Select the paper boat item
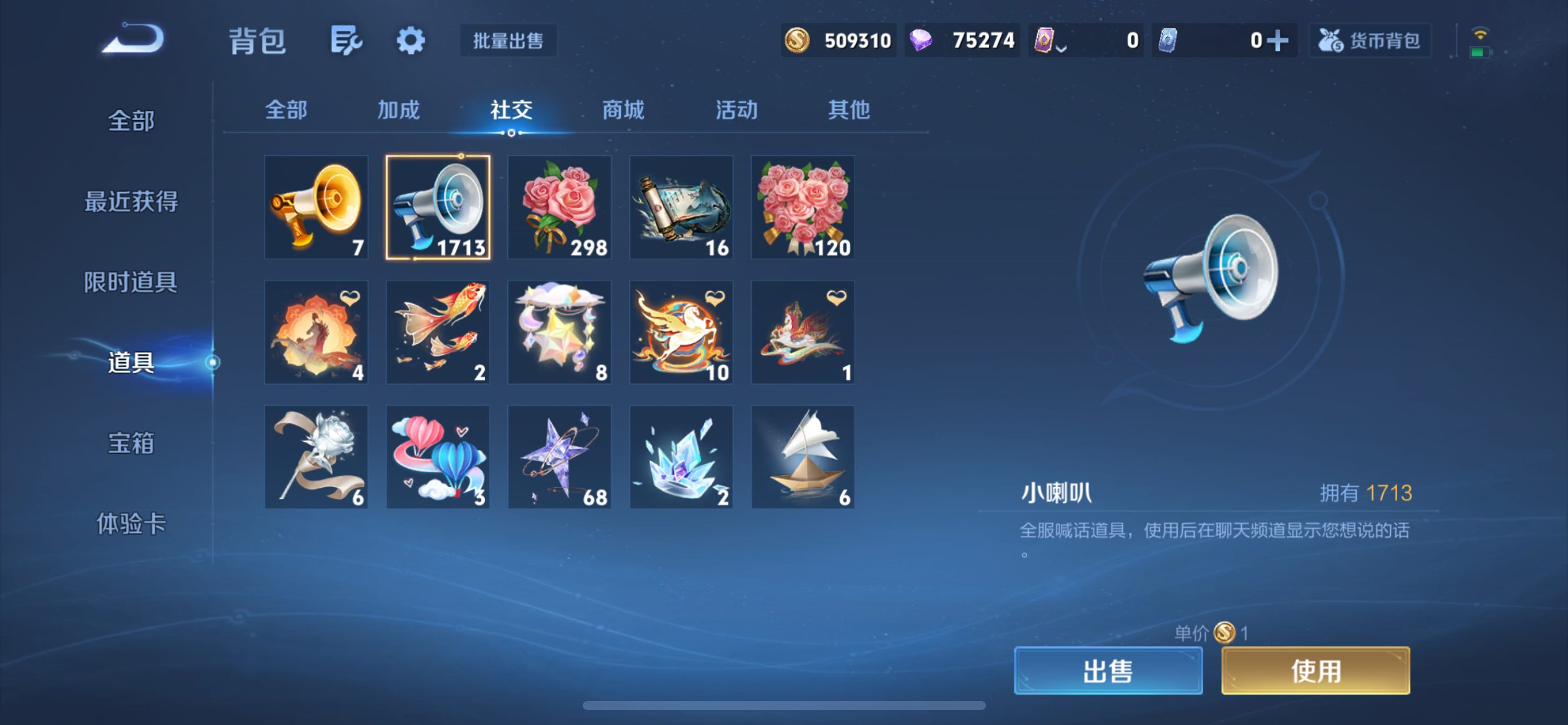The height and width of the screenshot is (725, 1568). [x=803, y=457]
